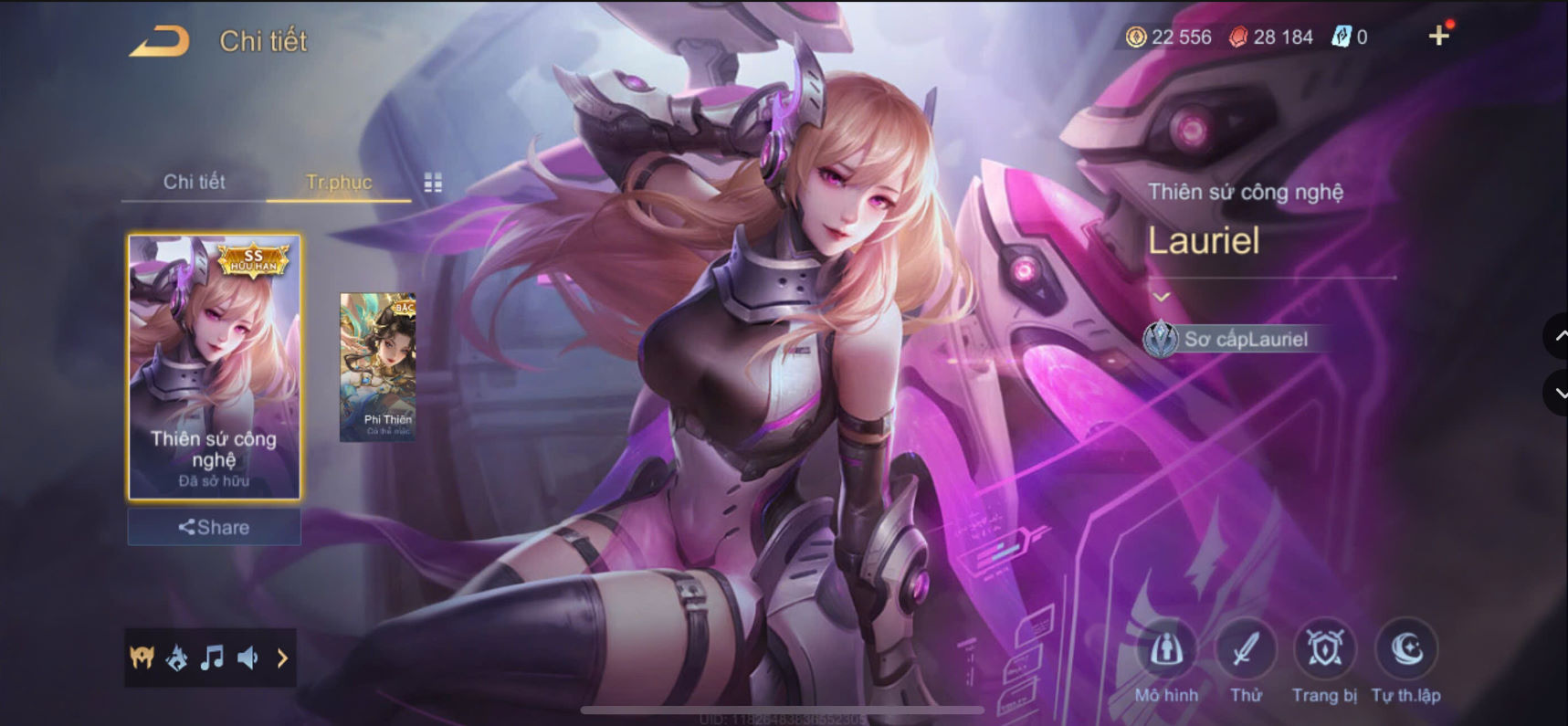Screen dimensions: 1568x726
Task: Expand the bottom-left toolbar with arrow chevron
Action: click(x=282, y=657)
